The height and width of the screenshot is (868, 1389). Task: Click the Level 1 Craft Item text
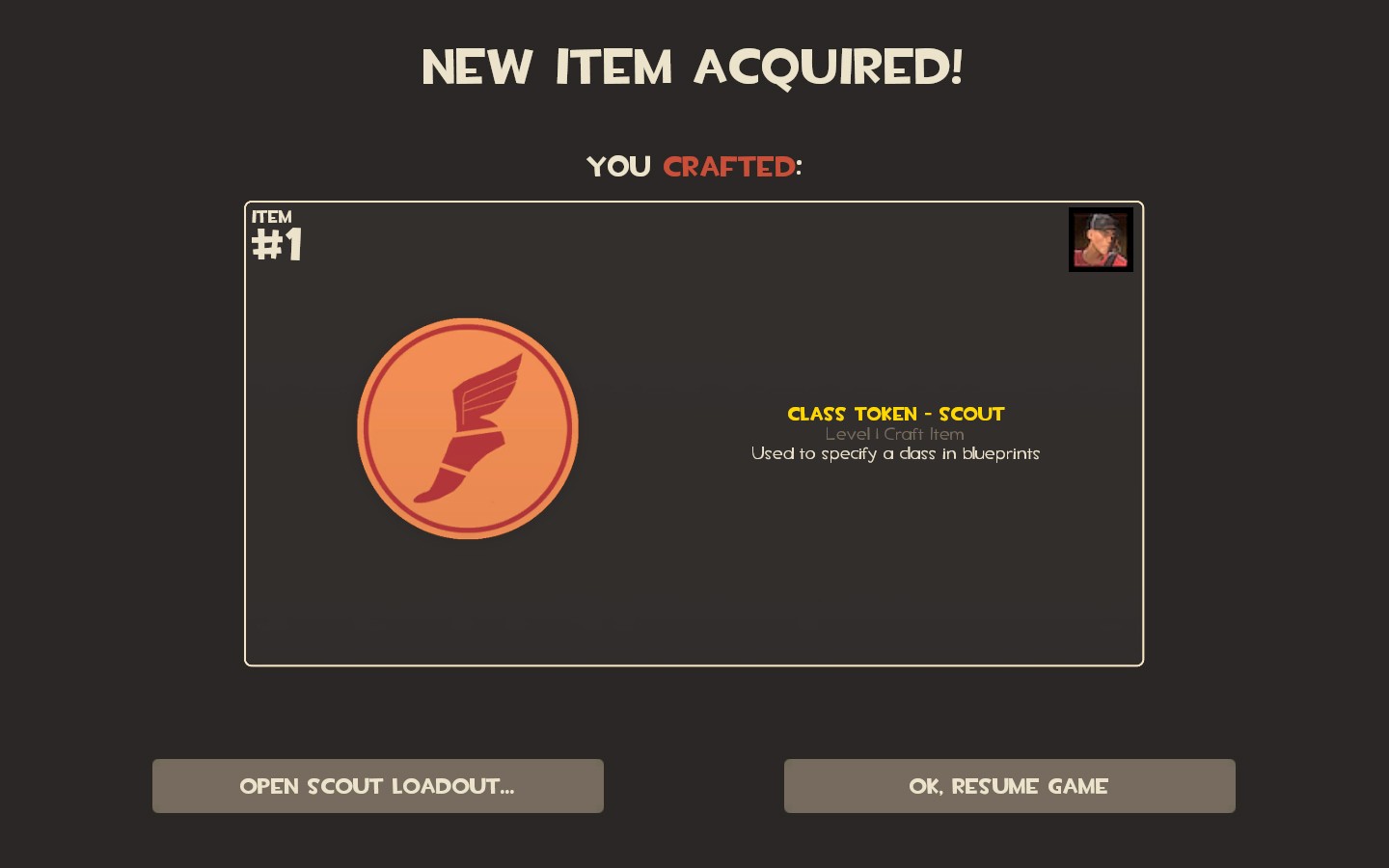895,434
